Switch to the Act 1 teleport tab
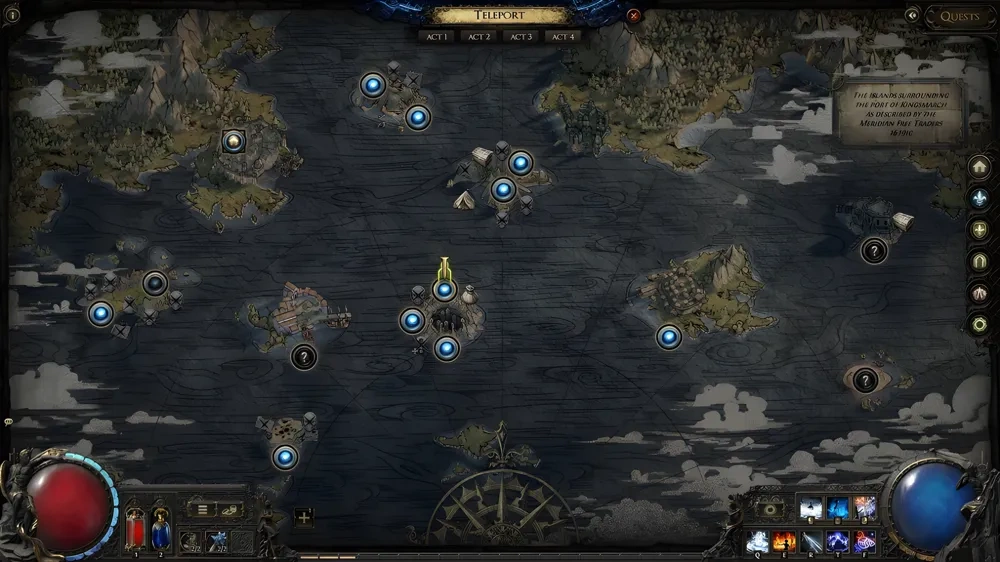The height and width of the screenshot is (562, 1000). click(438, 37)
